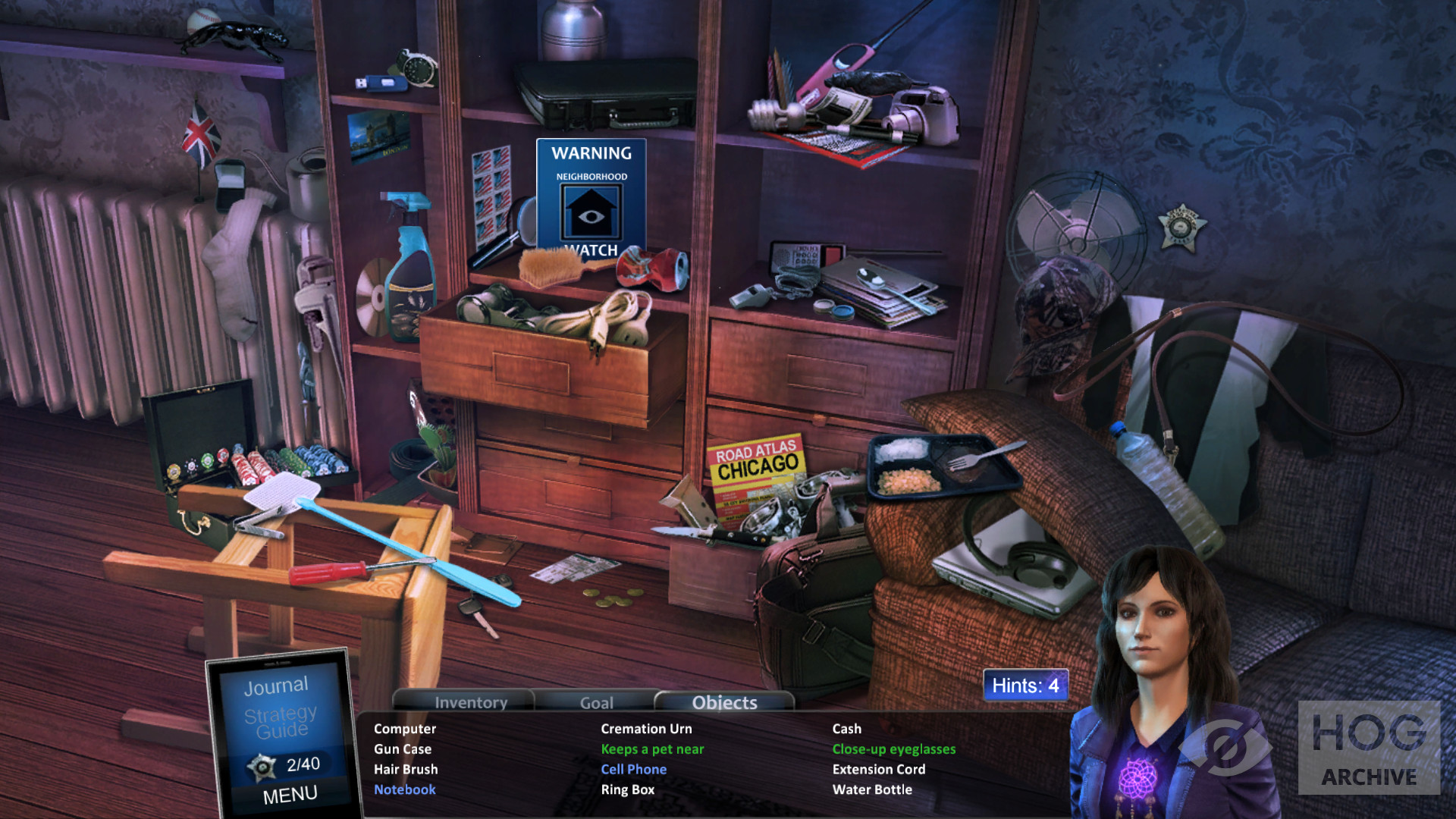The width and height of the screenshot is (1456, 819).
Task: Open the Strategy Guide
Action: (281, 721)
